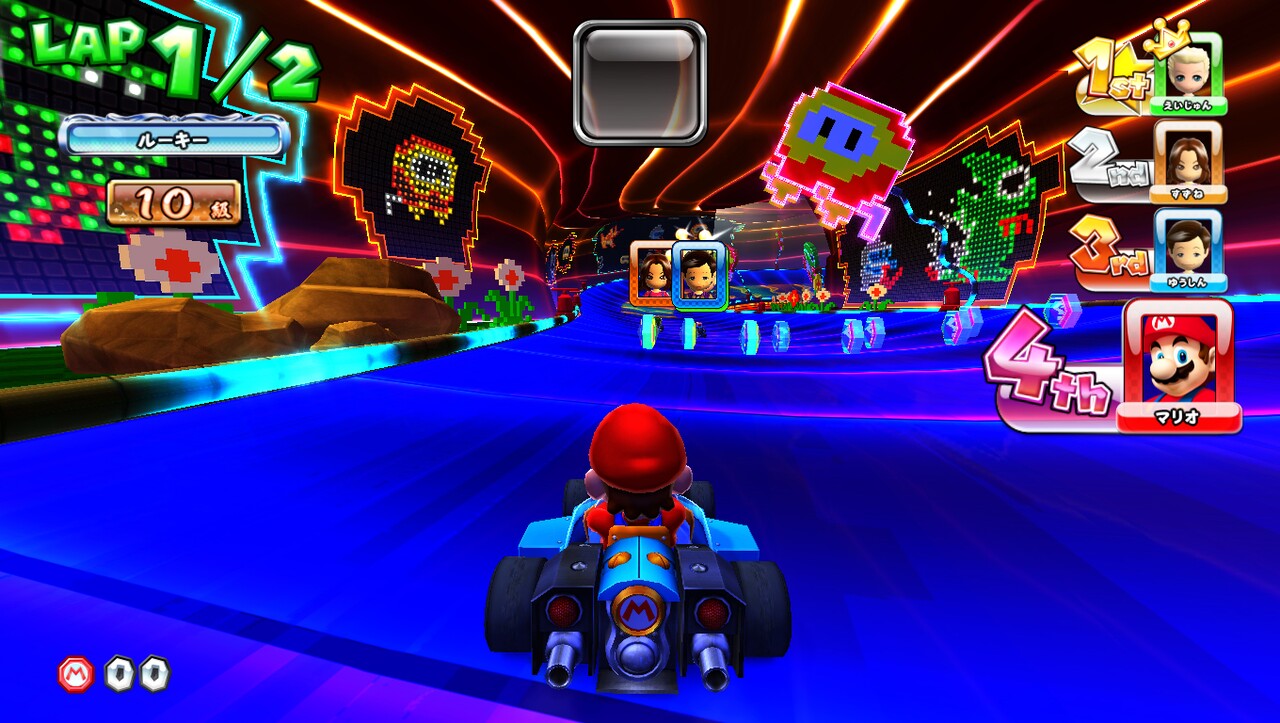Select the 3rd place racer portrait
Viewport: 1280px width, 723px height.
tap(1189, 245)
